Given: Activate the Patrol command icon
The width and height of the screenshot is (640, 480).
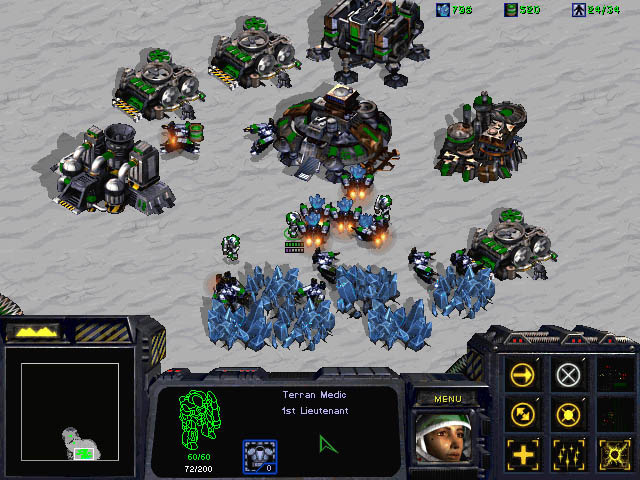Looking at the screenshot, I should pyautogui.click(x=523, y=413).
